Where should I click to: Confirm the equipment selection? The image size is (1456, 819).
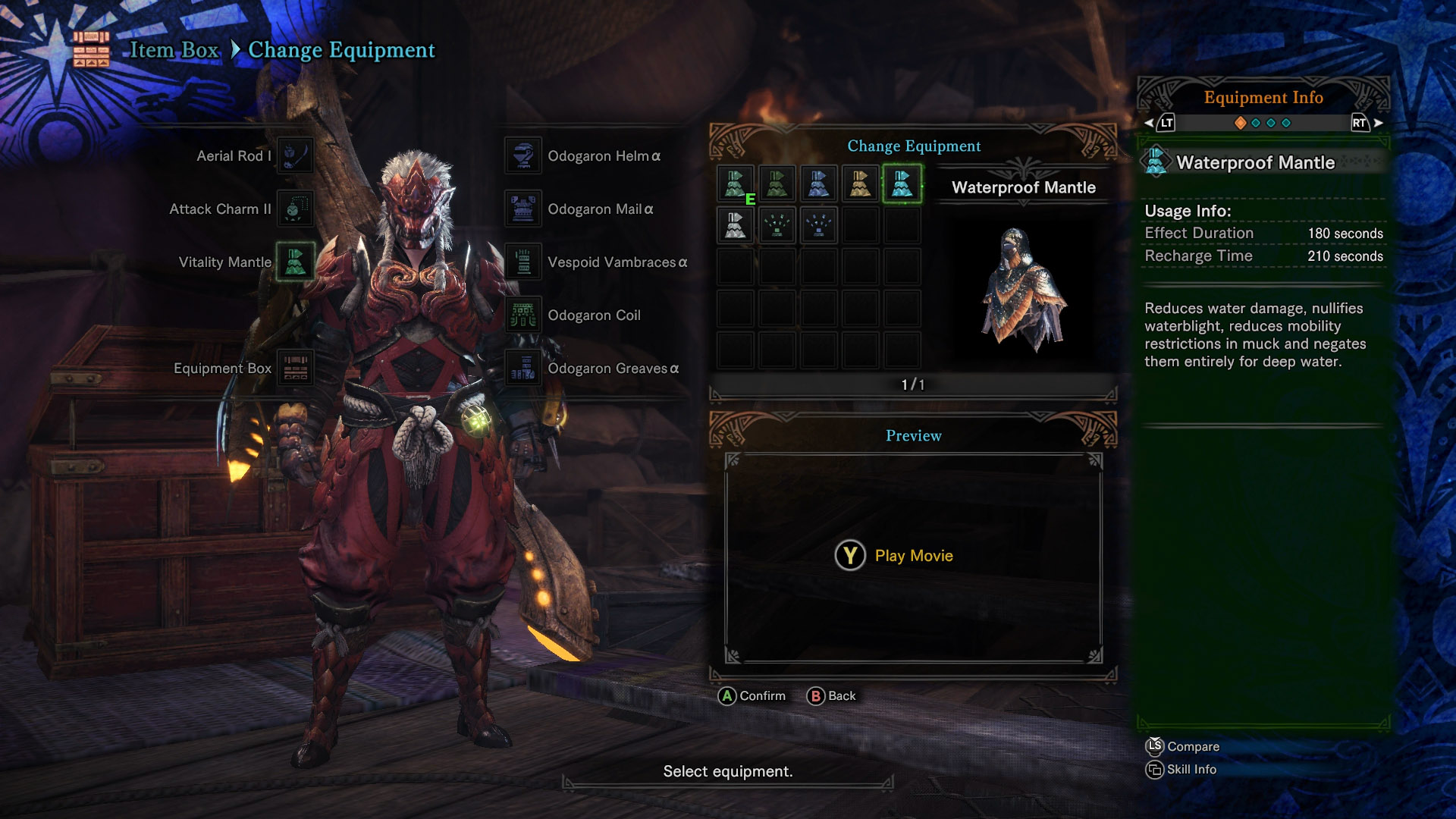tap(752, 696)
